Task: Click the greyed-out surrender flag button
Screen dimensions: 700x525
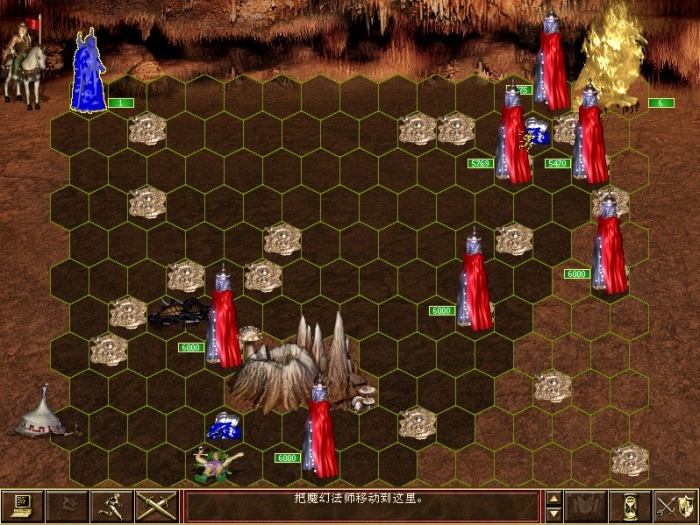Action: pyautogui.click(x=68, y=505)
